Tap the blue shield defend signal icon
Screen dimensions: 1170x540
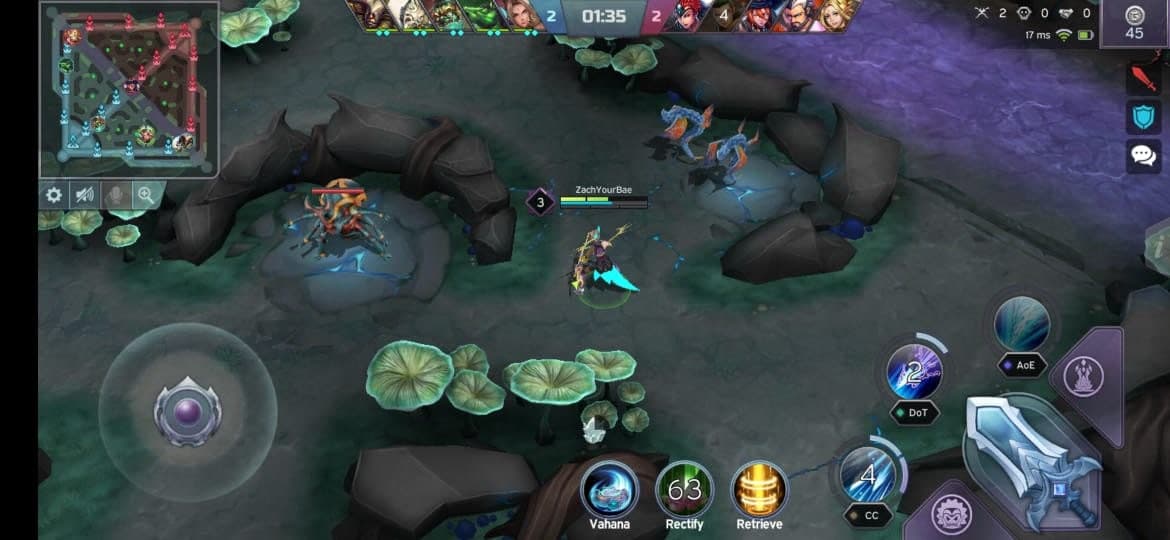coord(1143,116)
